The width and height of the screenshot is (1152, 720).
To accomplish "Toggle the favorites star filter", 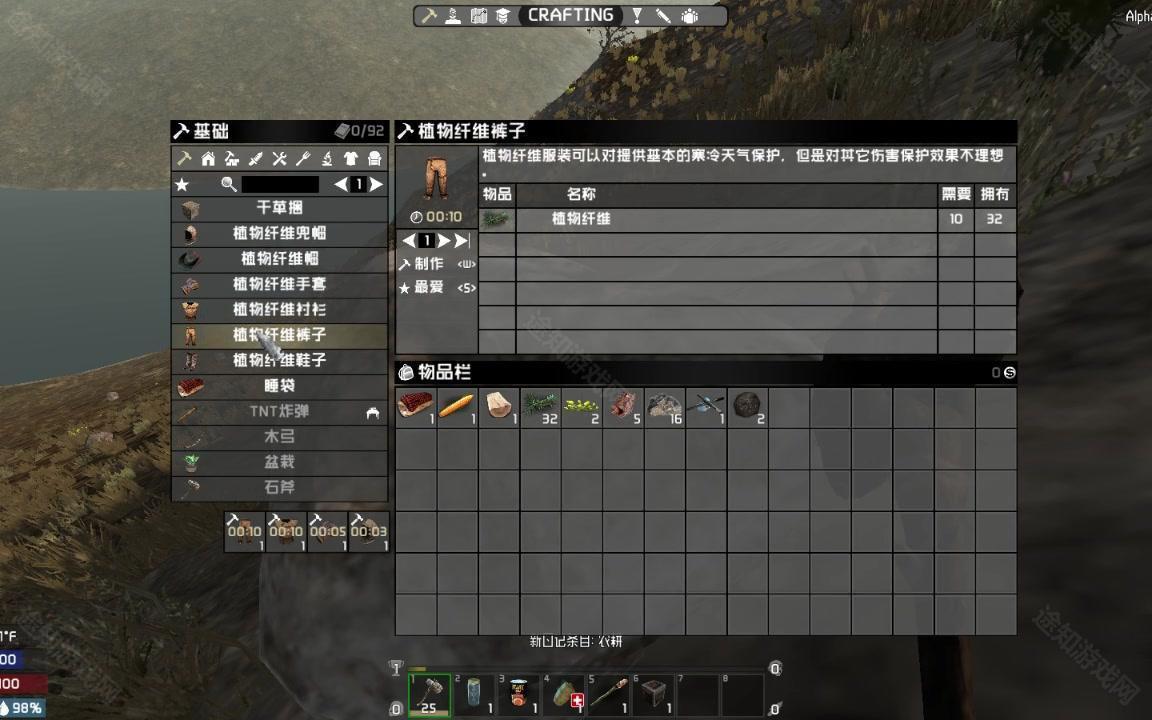I will pos(182,185).
